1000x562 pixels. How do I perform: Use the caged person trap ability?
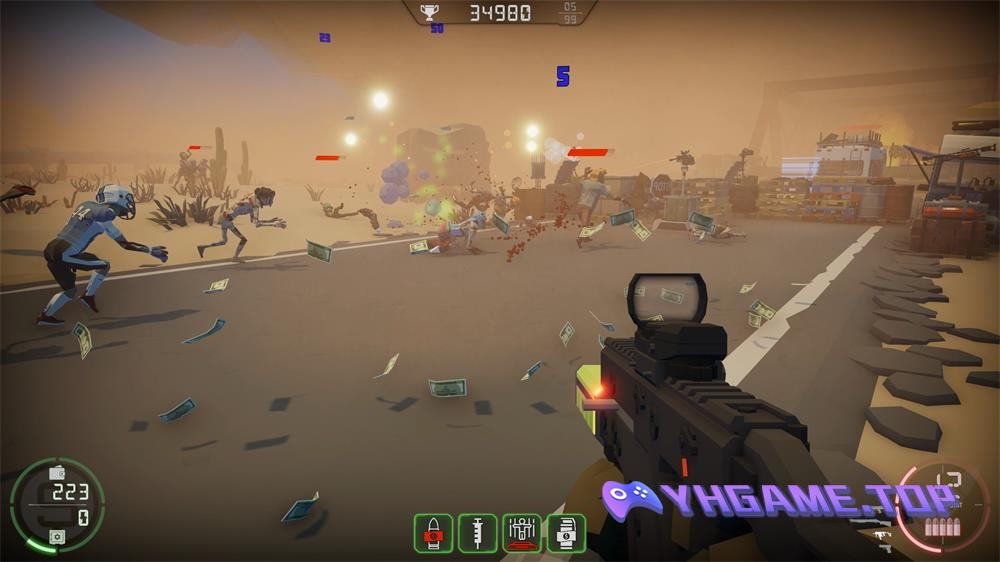pyautogui.click(x=522, y=533)
